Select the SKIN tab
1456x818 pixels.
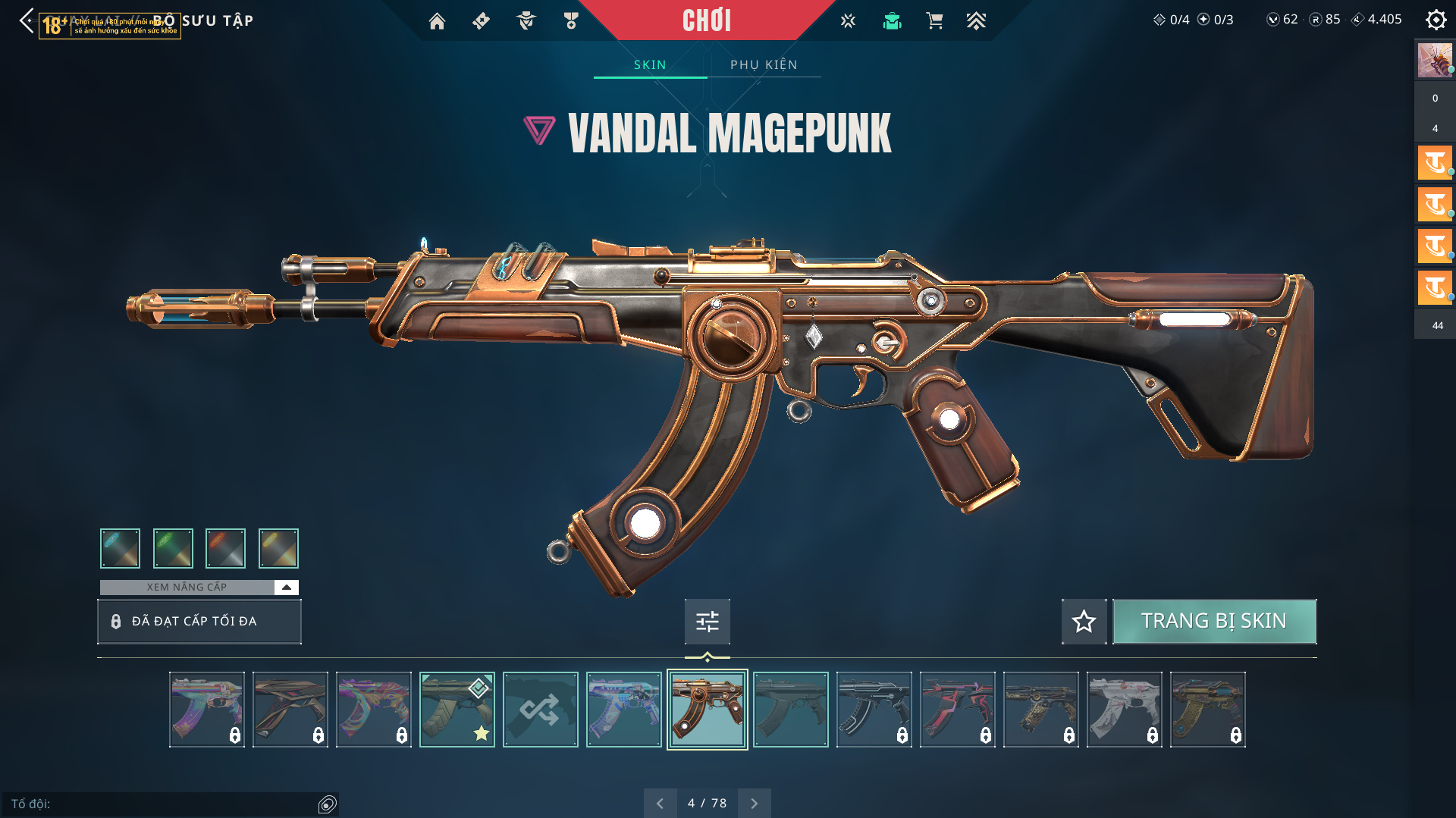[x=650, y=64]
